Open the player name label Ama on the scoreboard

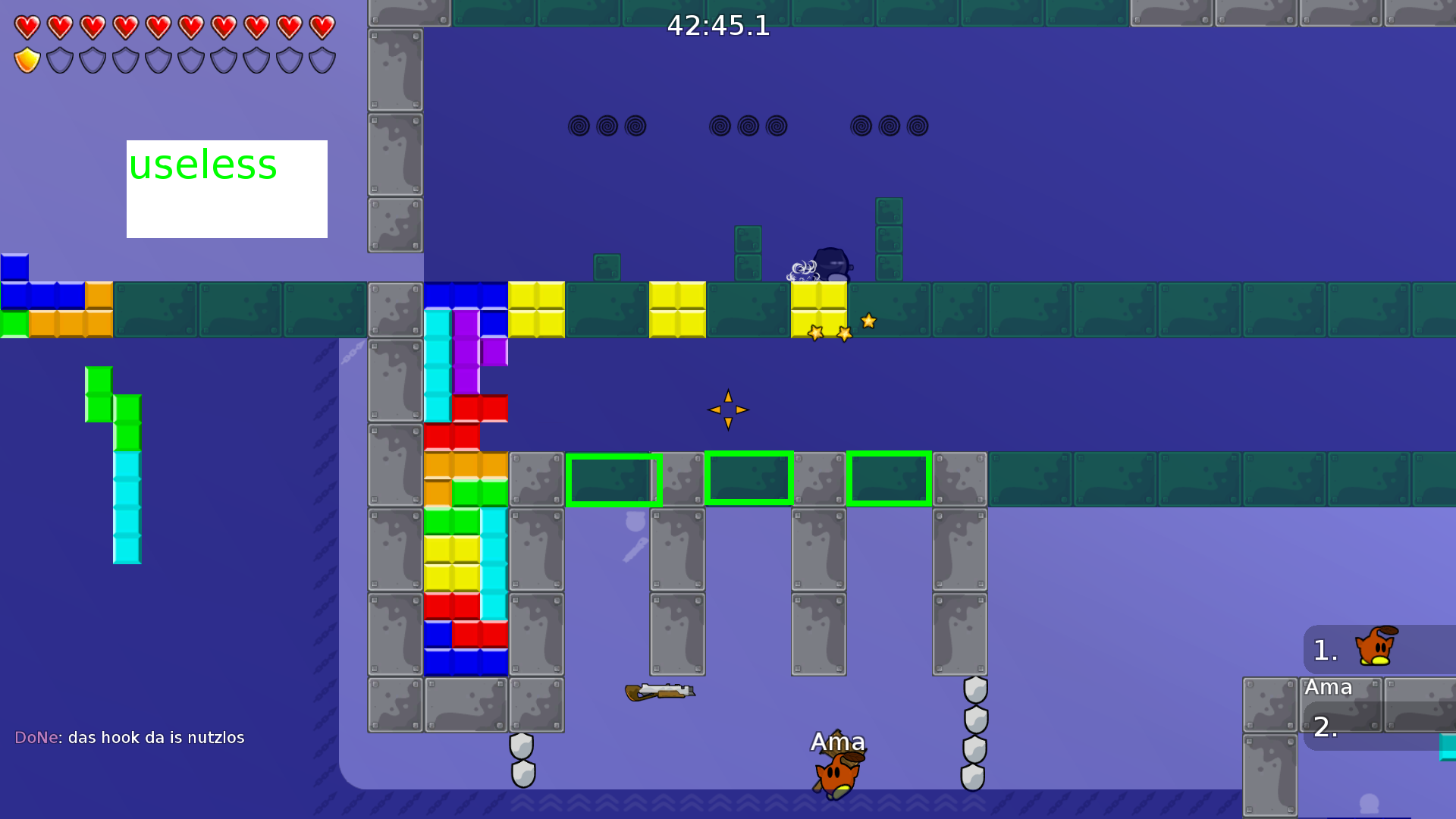point(1329,688)
